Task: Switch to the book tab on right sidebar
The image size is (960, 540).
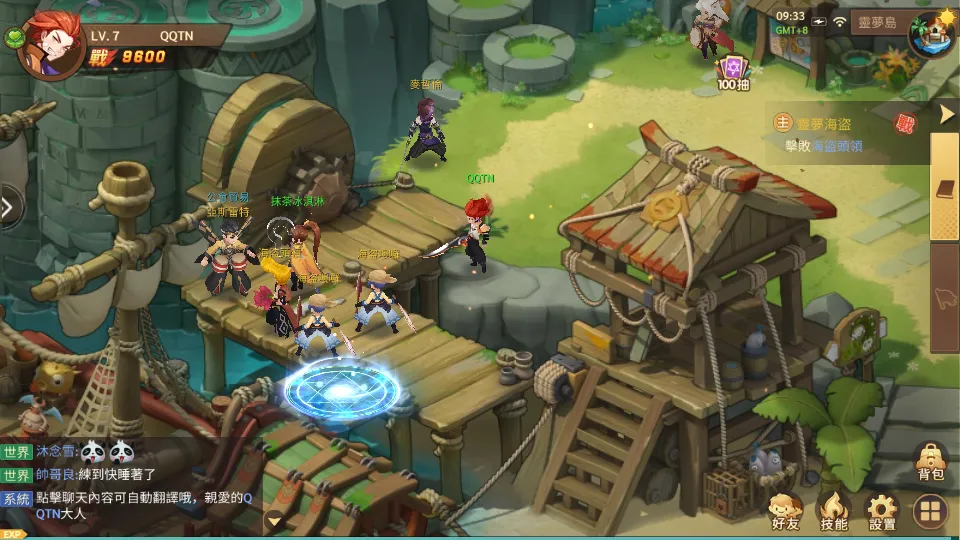Action: [x=945, y=189]
